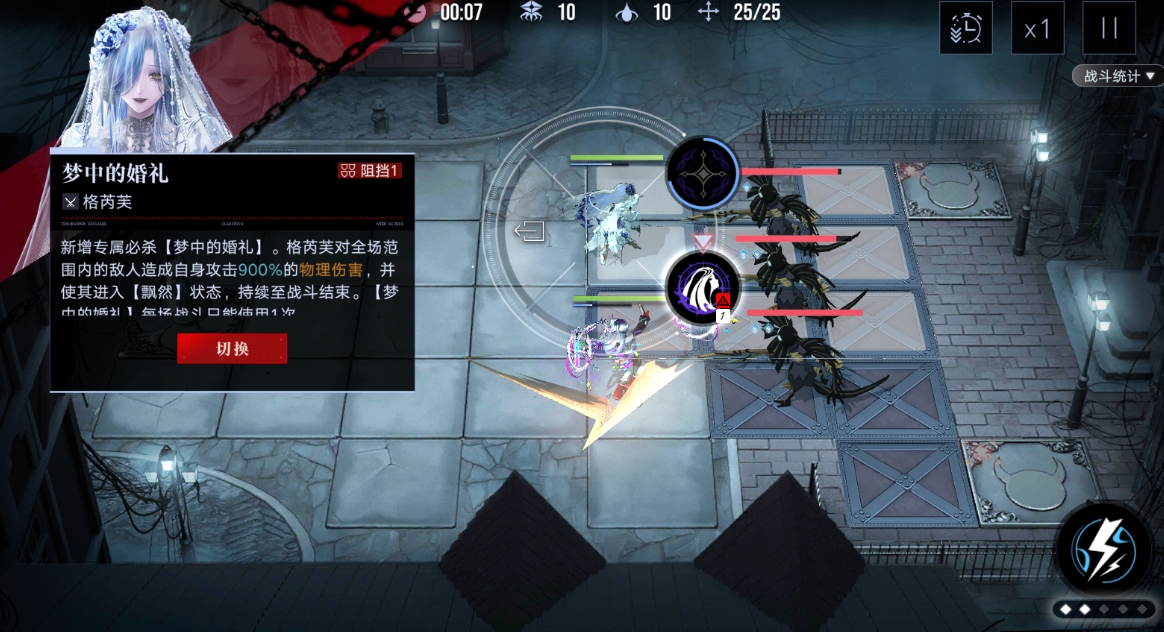Open the 战斗统计 battle statistics dropdown

click(x=1118, y=76)
